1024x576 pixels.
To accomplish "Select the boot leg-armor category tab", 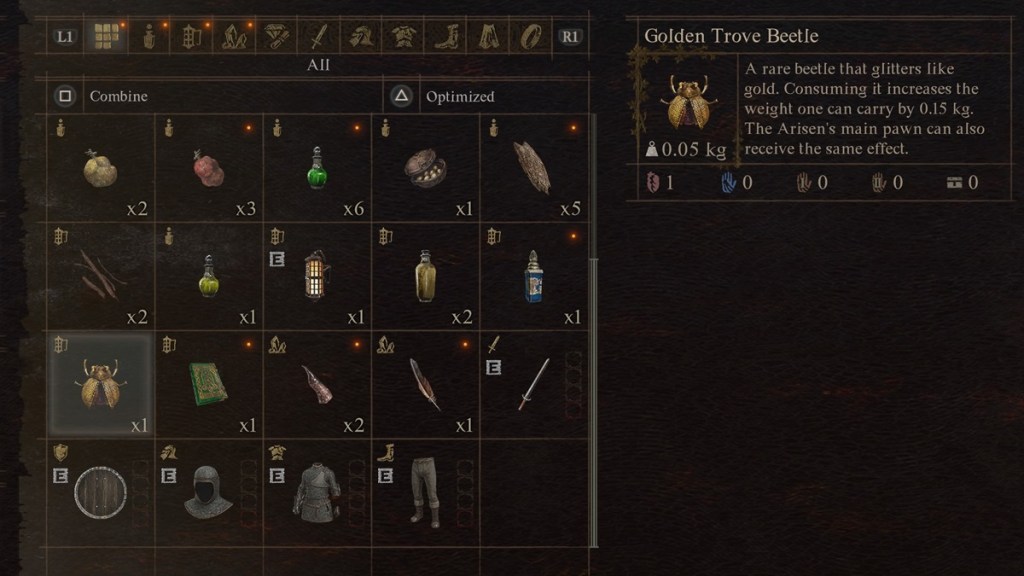I will [x=445, y=37].
